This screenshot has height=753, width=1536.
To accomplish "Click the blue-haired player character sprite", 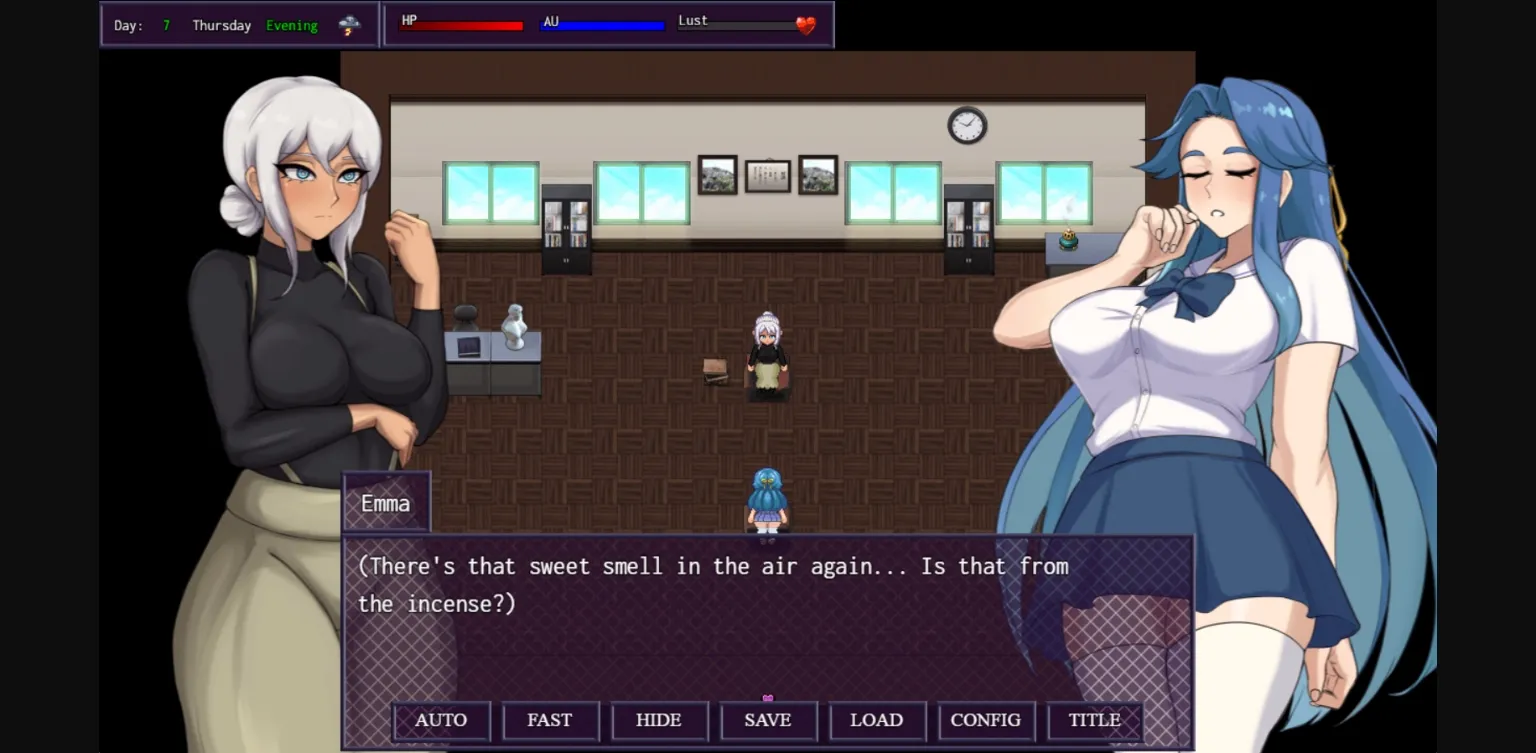I will tap(766, 498).
